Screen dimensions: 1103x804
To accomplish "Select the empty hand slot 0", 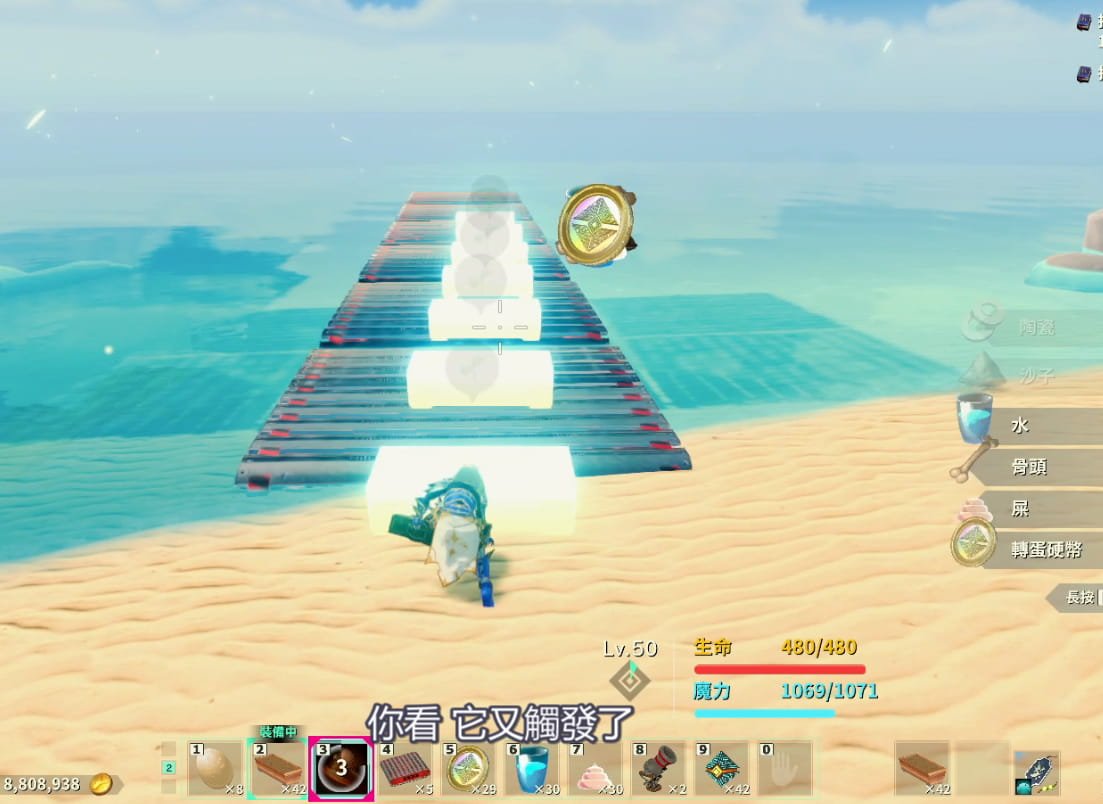I will pos(784,770).
